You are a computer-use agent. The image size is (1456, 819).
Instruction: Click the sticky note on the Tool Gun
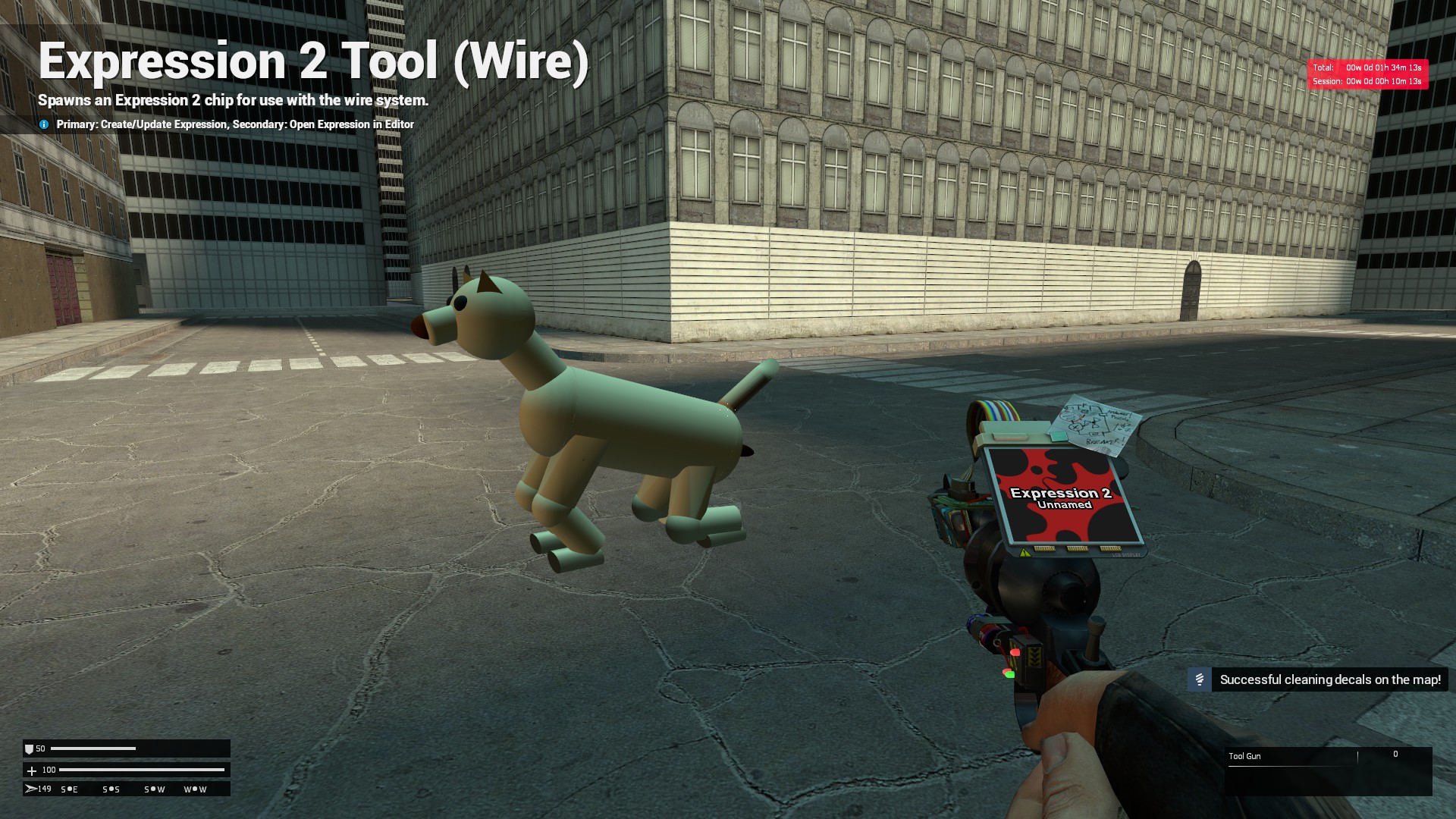pyautogui.click(x=1090, y=425)
